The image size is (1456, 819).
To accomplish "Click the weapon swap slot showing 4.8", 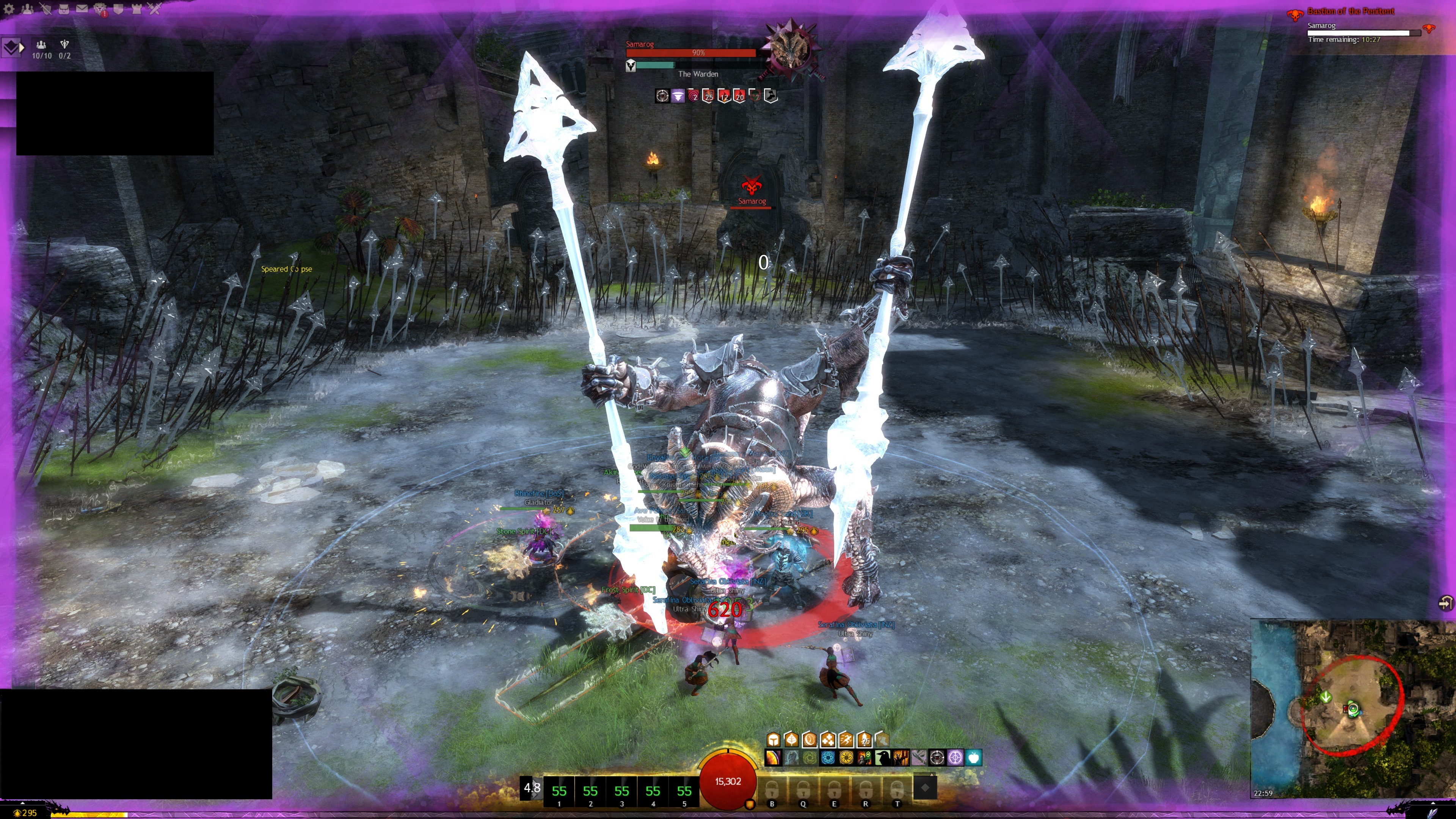I will (531, 788).
